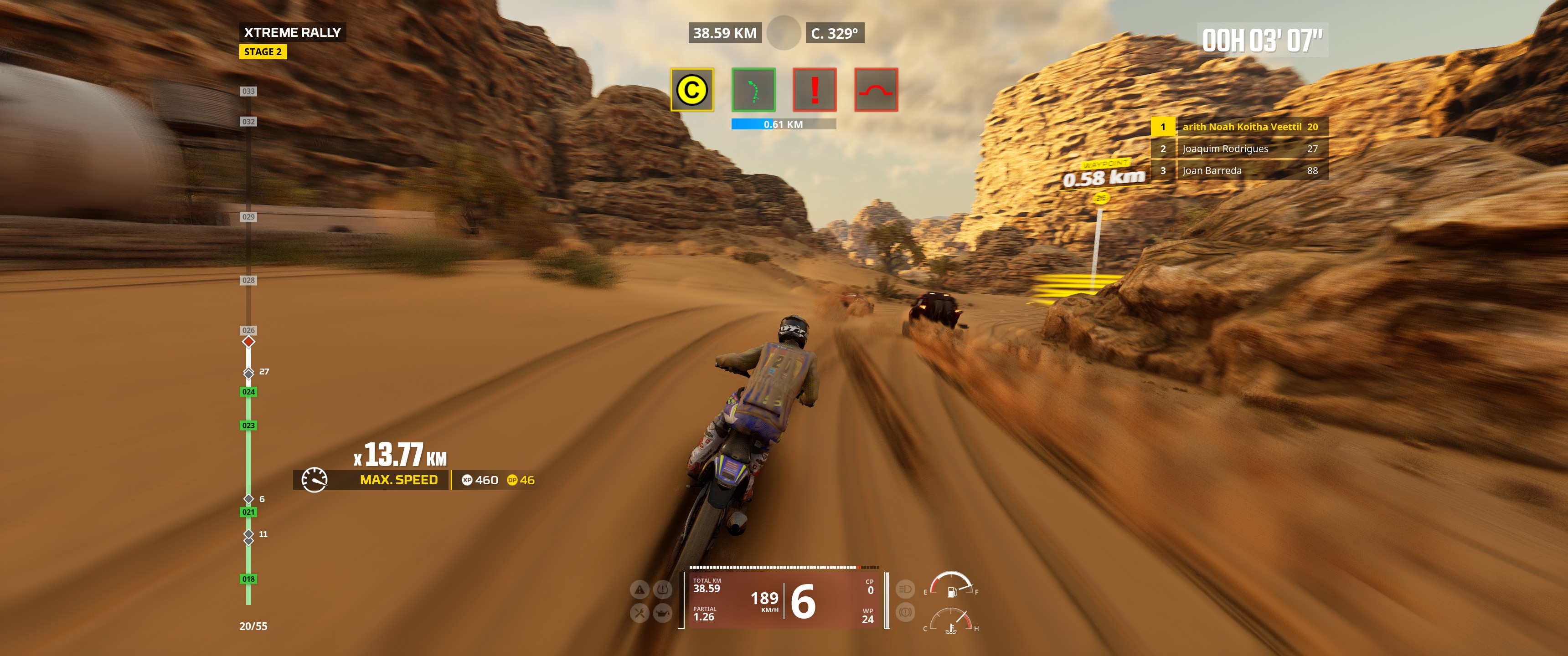Select waypoint marker 023 on the progress track
The height and width of the screenshot is (656, 1568).
point(248,425)
